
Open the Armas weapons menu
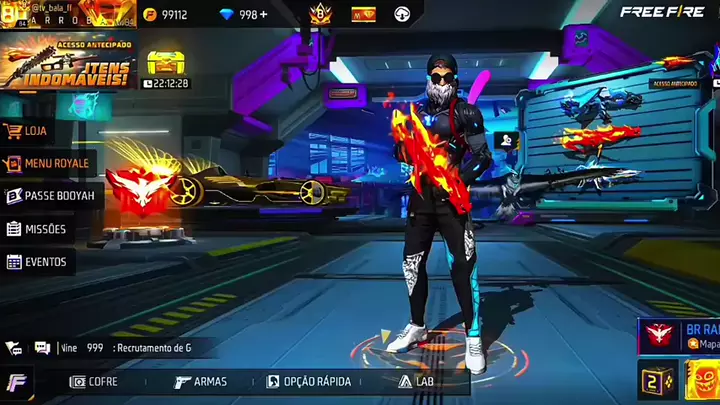pos(200,381)
